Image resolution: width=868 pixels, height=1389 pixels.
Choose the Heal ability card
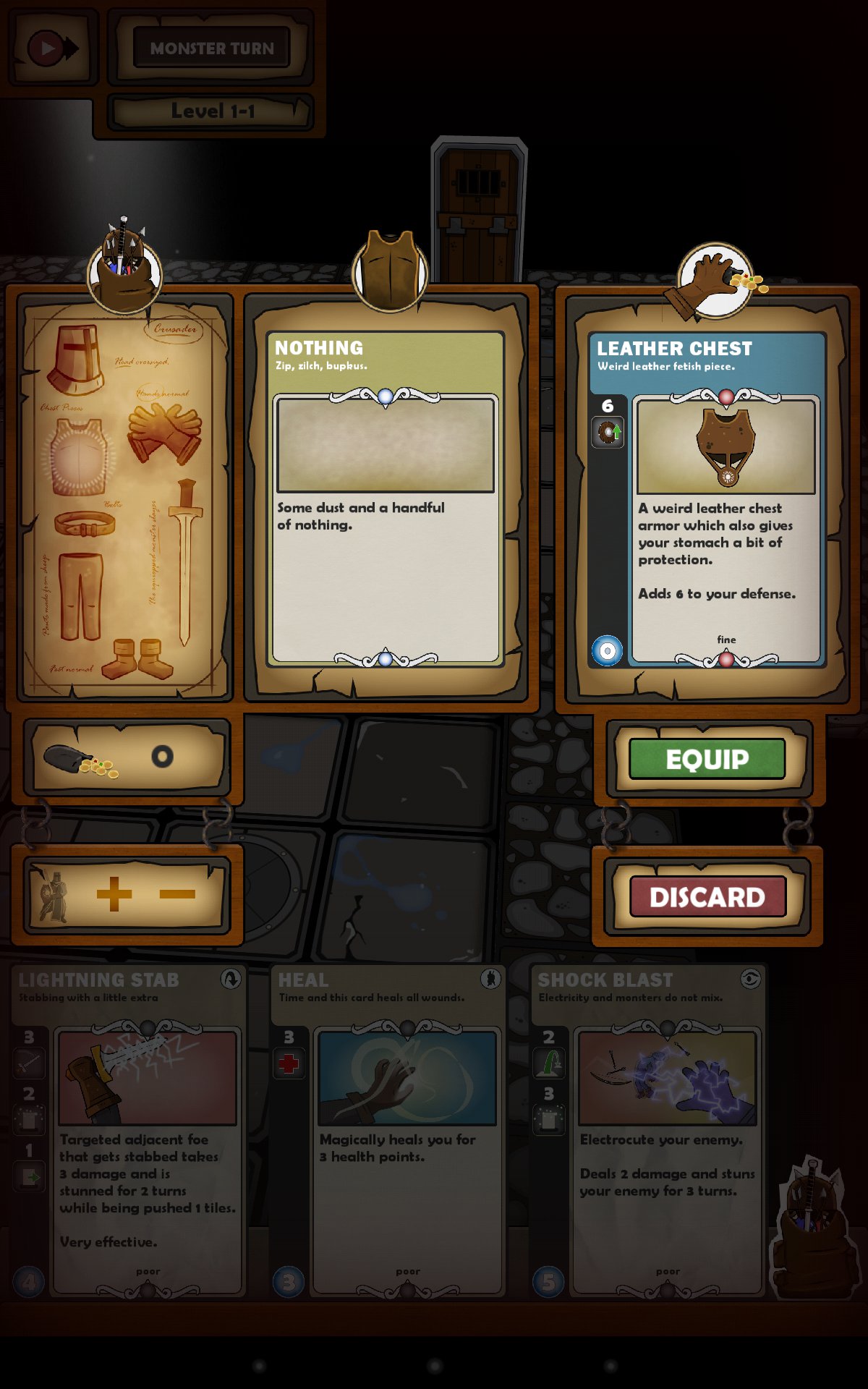[x=388, y=1130]
